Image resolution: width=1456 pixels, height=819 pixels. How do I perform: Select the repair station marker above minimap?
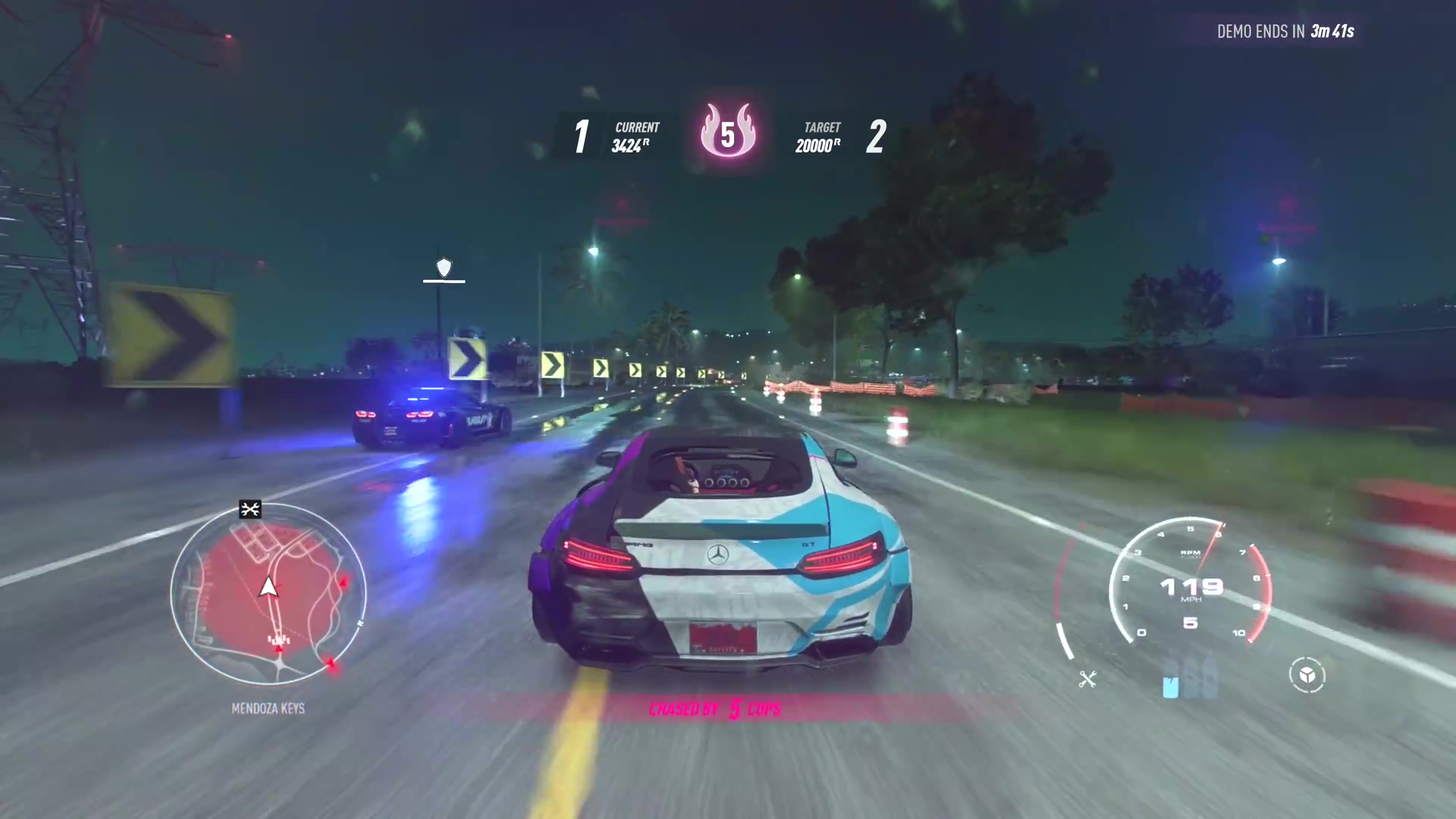[x=250, y=509]
